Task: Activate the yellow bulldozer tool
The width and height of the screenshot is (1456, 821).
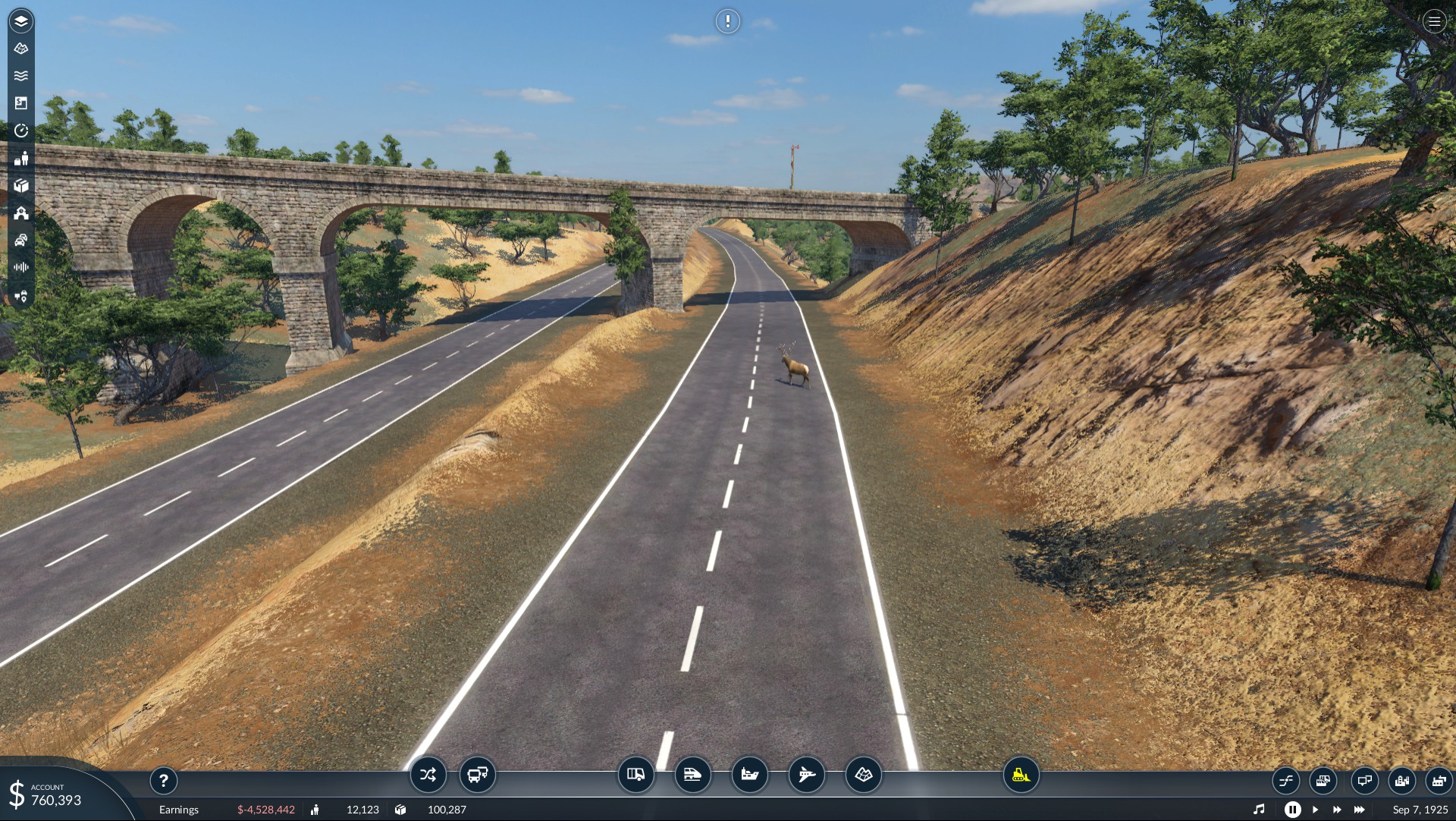Action: point(1021,775)
